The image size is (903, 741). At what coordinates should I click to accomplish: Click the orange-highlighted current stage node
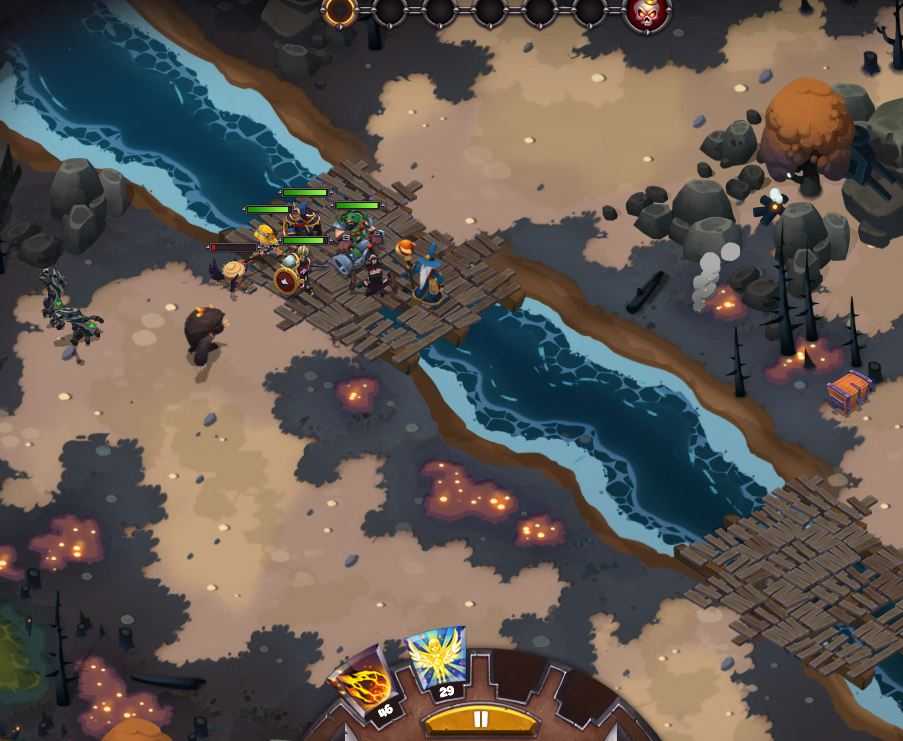[x=340, y=11]
